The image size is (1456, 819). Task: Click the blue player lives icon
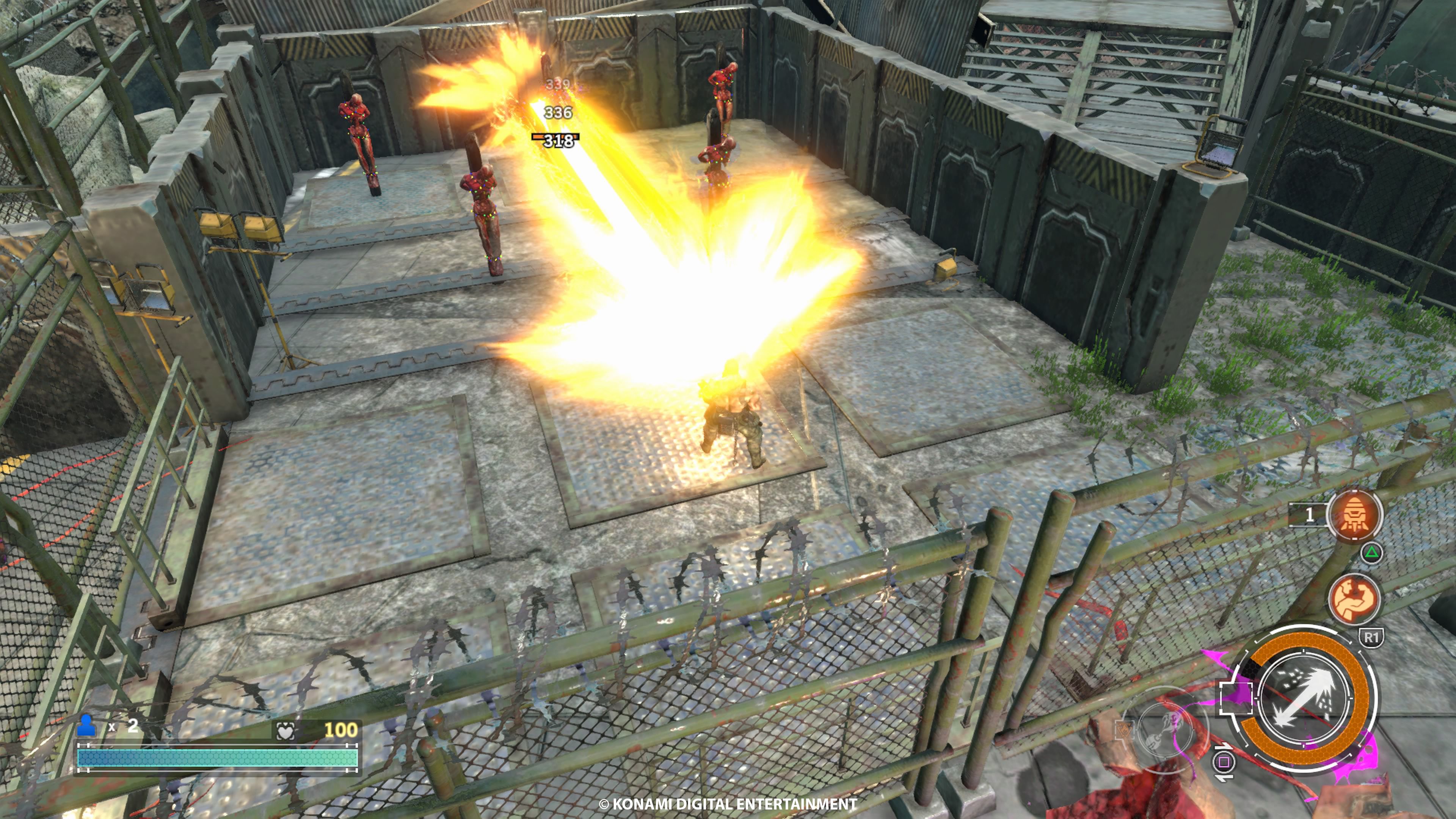[86, 726]
